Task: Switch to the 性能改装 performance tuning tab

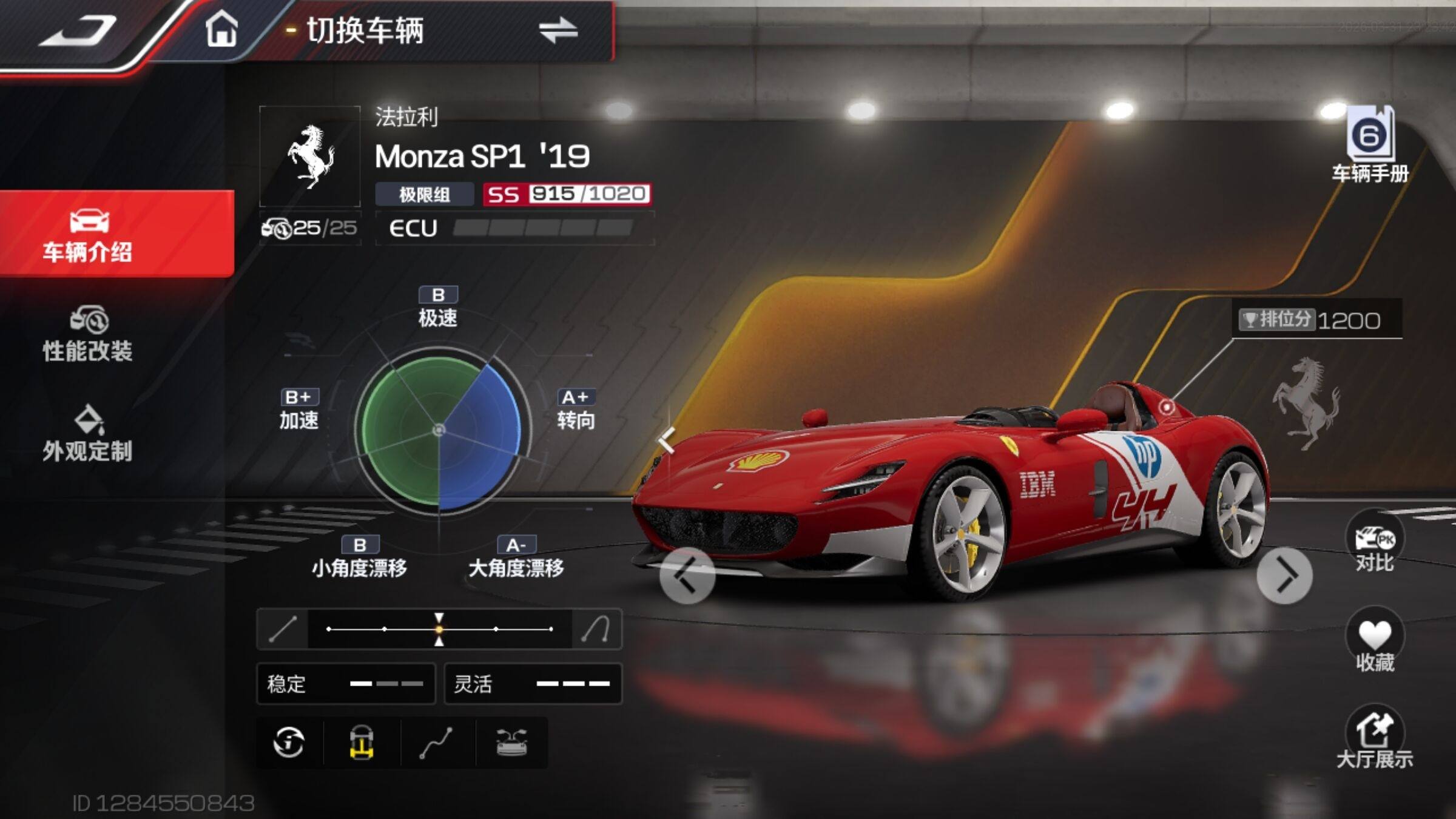Action: 88,334
